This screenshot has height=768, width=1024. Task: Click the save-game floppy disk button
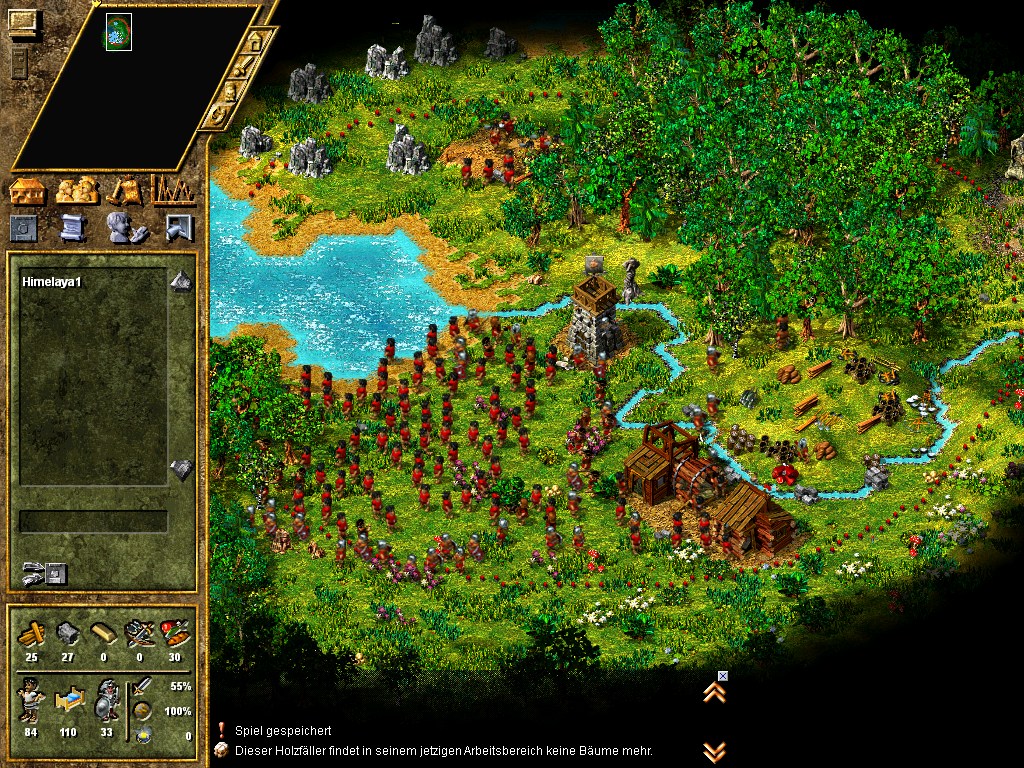tap(55, 573)
